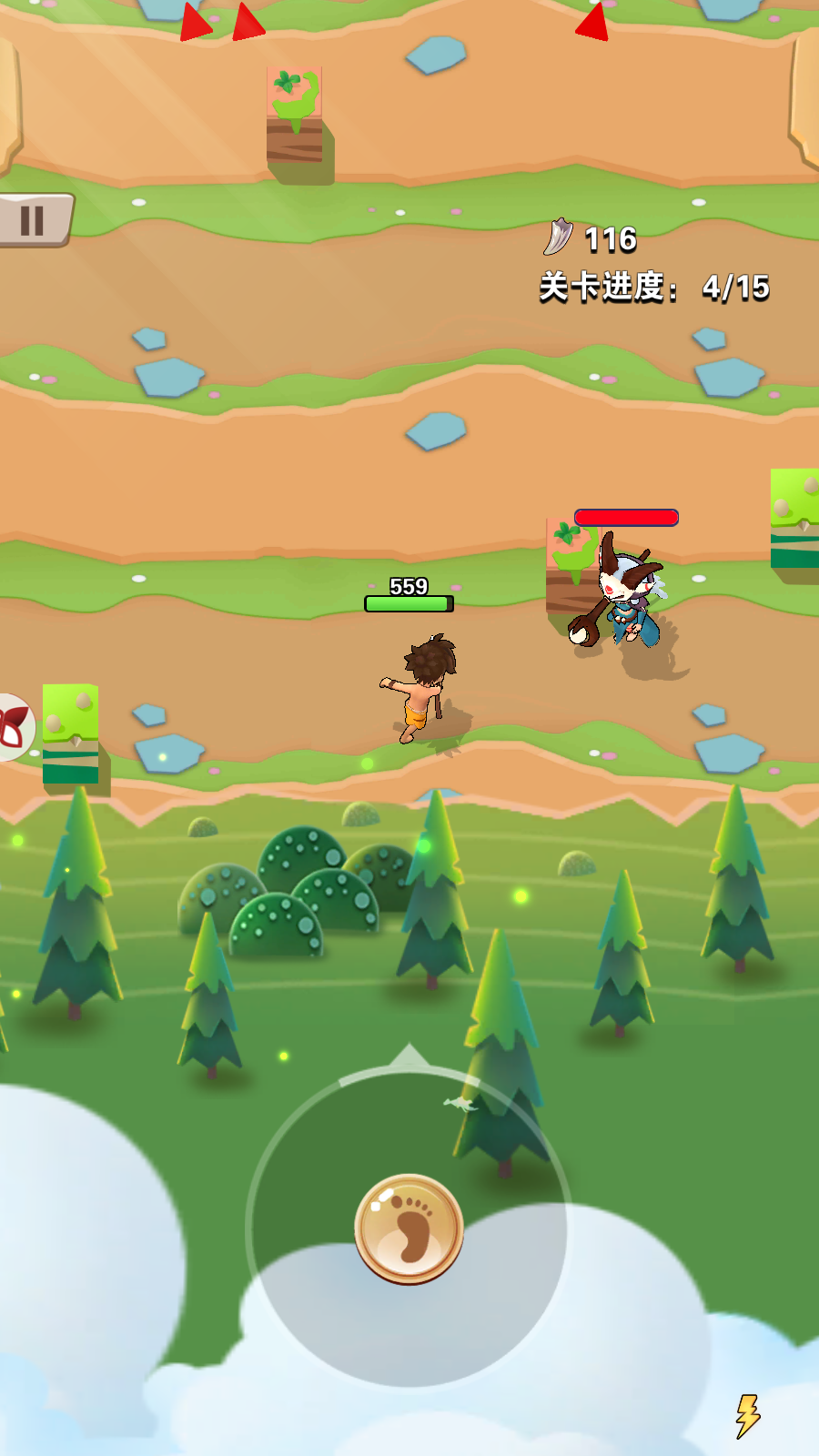Activate the lightning bolt icon

747,1416
